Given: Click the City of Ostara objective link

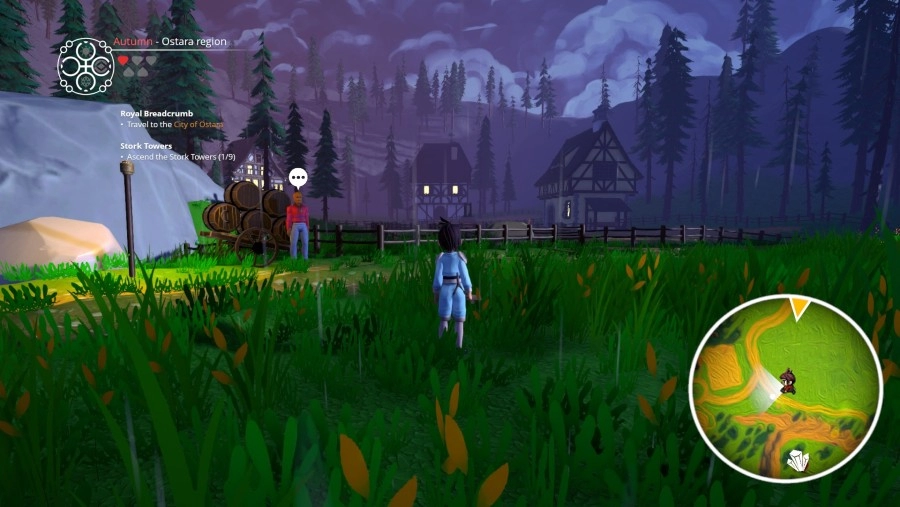Looking at the screenshot, I should click(198, 124).
